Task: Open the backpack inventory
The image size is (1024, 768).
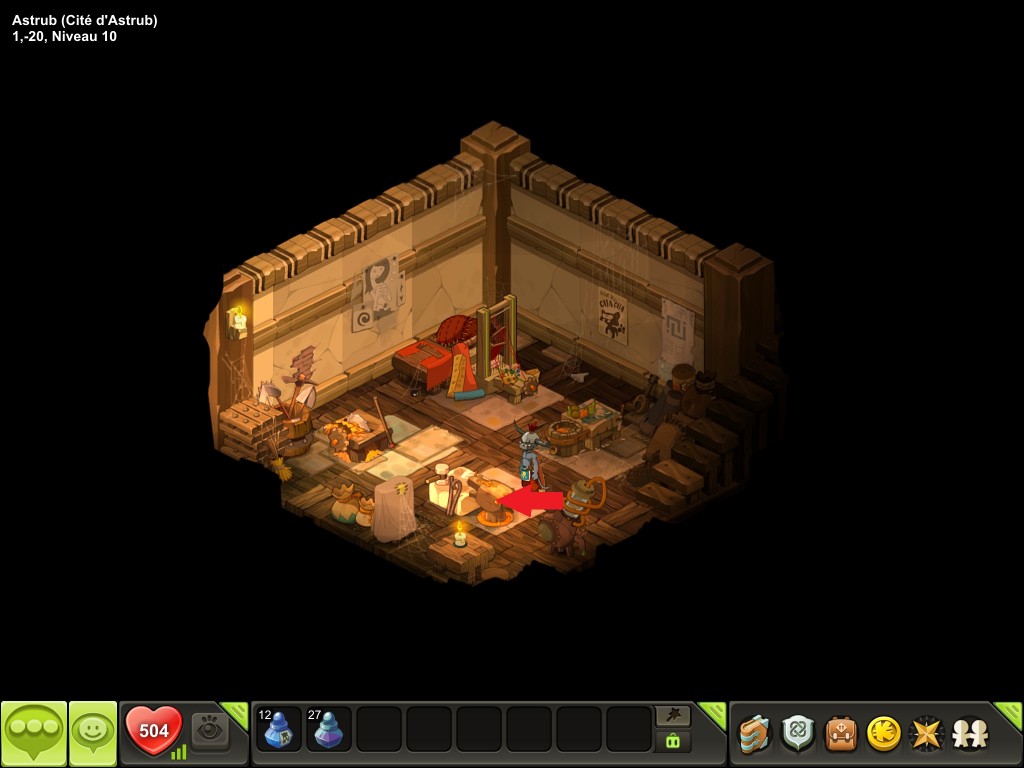Action: click(x=840, y=734)
